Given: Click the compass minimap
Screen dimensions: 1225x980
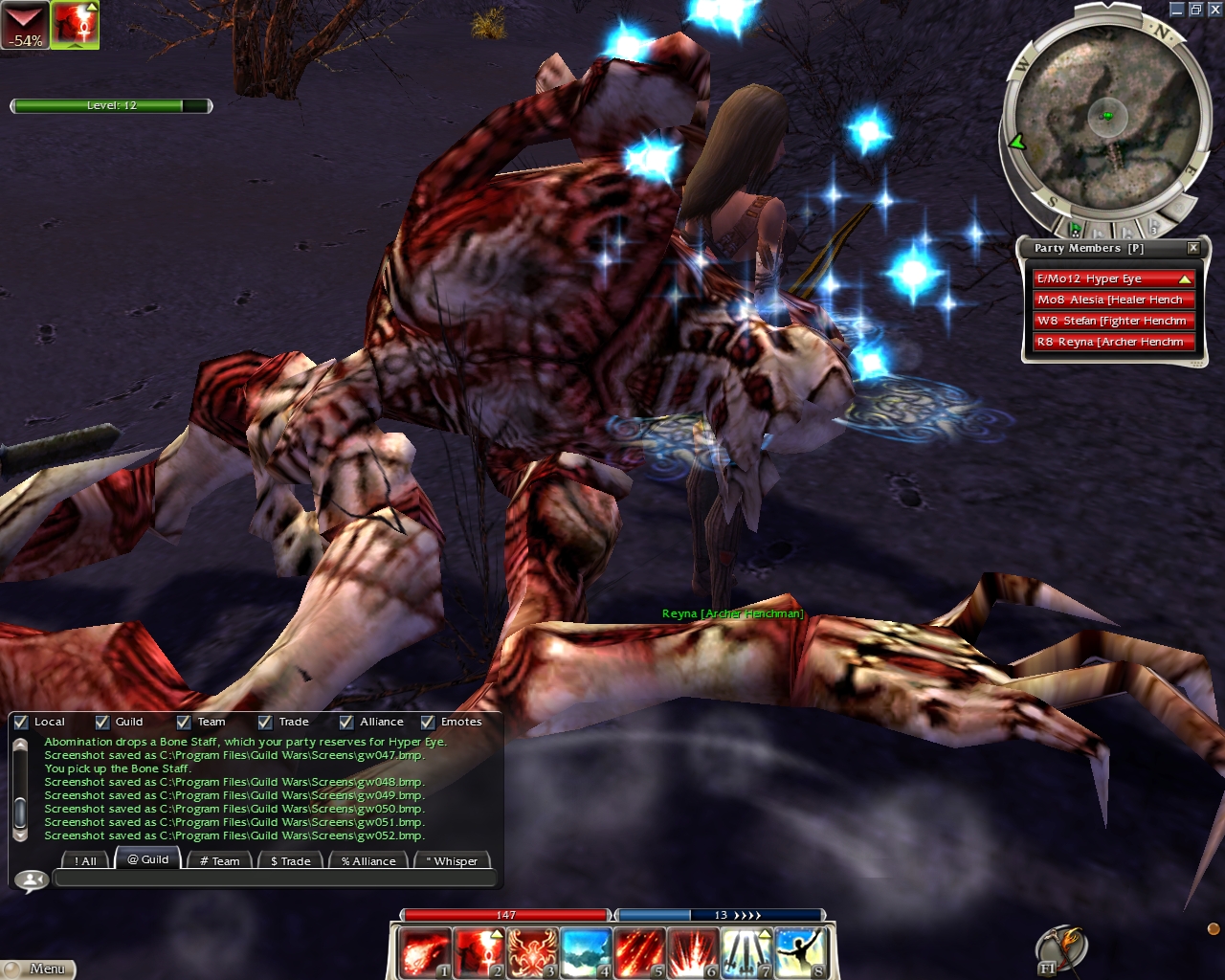Looking at the screenshot, I should point(1106,117).
